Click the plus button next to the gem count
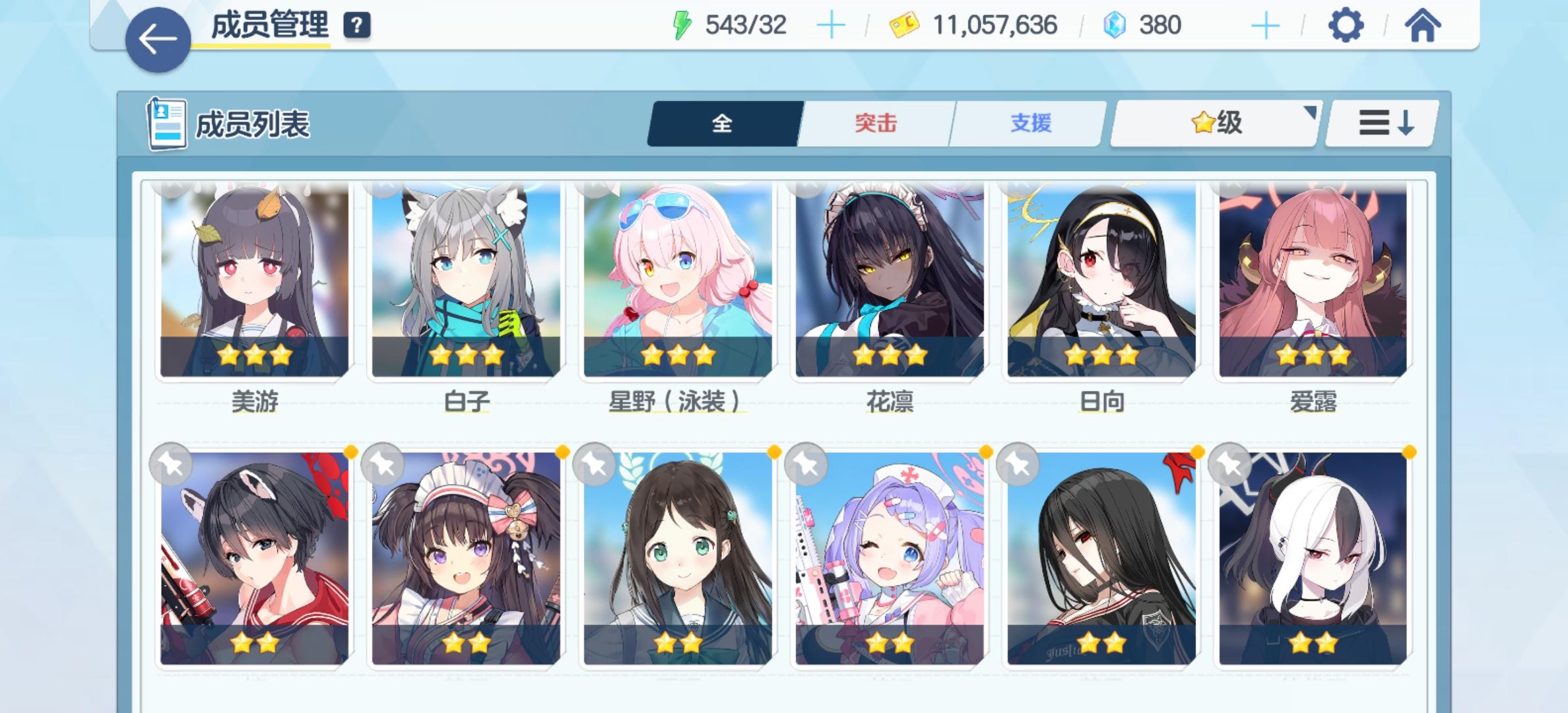This screenshot has height=713, width=1568. pyautogui.click(x=1265, y=25)
